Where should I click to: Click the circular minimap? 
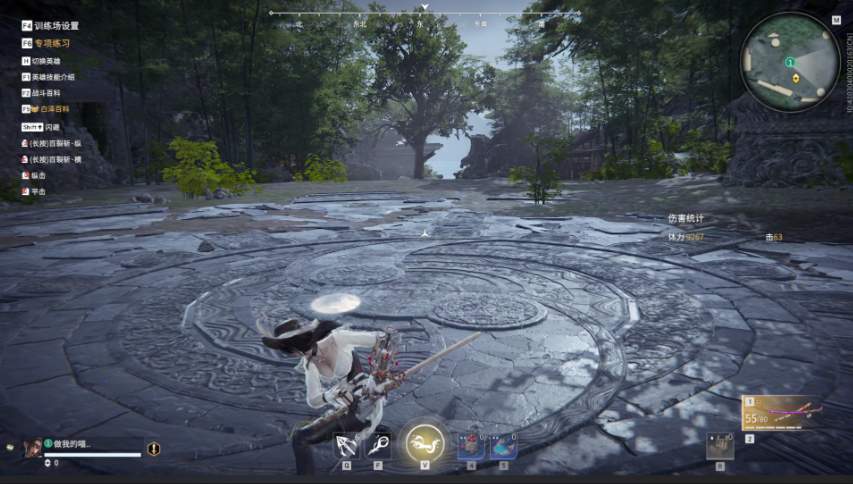[x=790, y=62]
